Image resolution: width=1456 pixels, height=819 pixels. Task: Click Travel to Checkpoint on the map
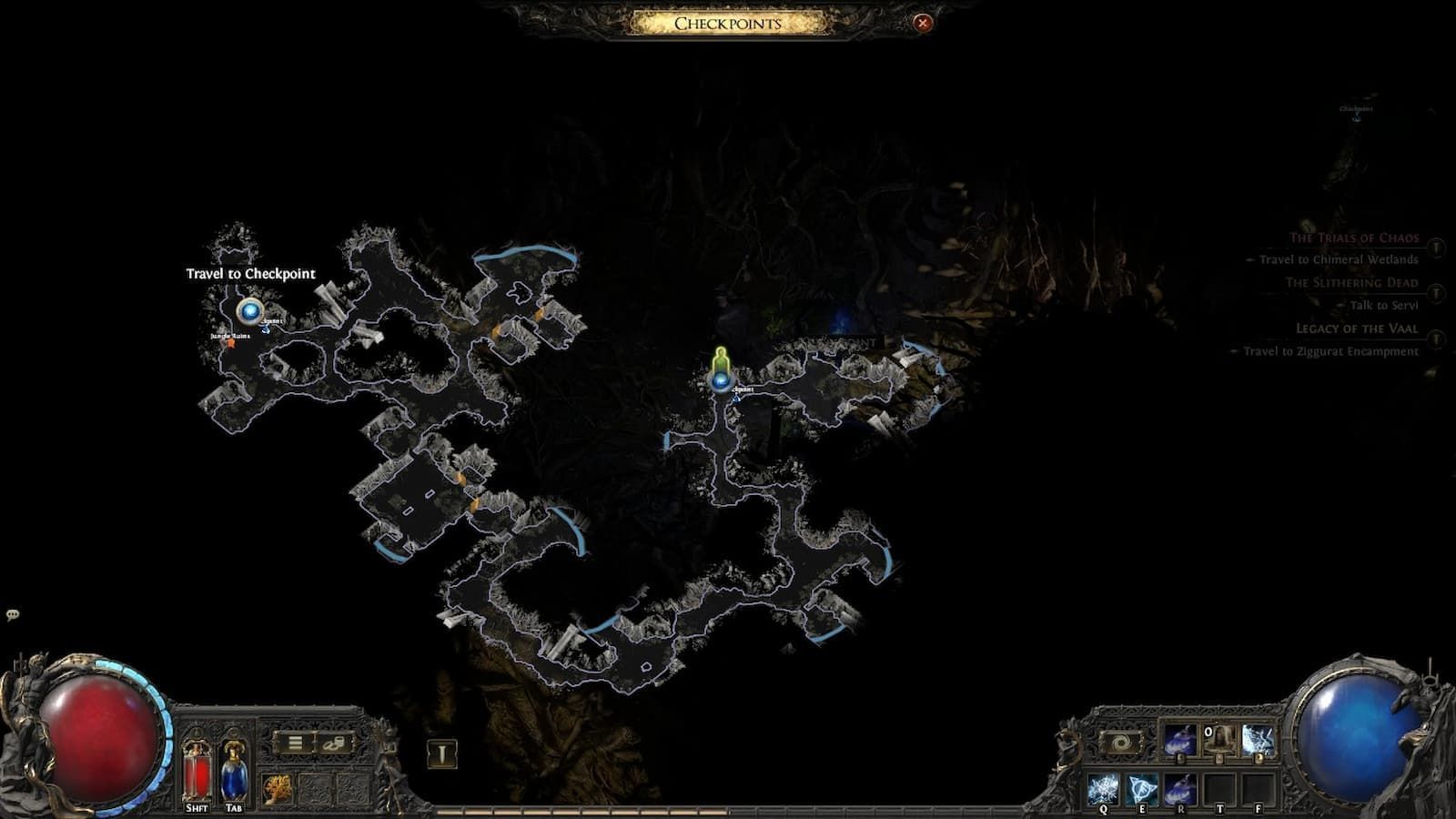click(x=250, y=272)
